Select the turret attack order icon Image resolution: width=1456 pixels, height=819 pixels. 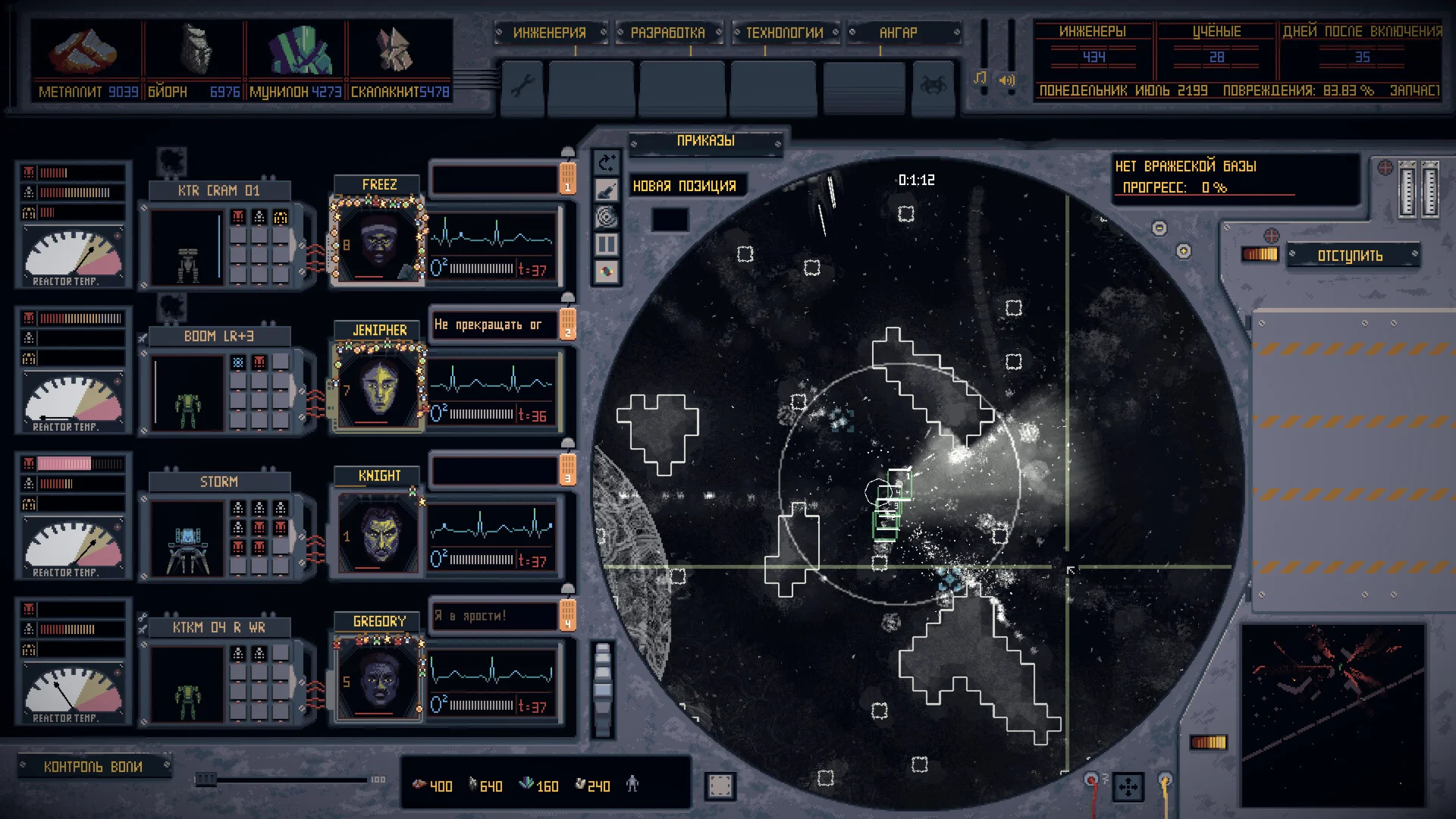[x=607, y=190]
